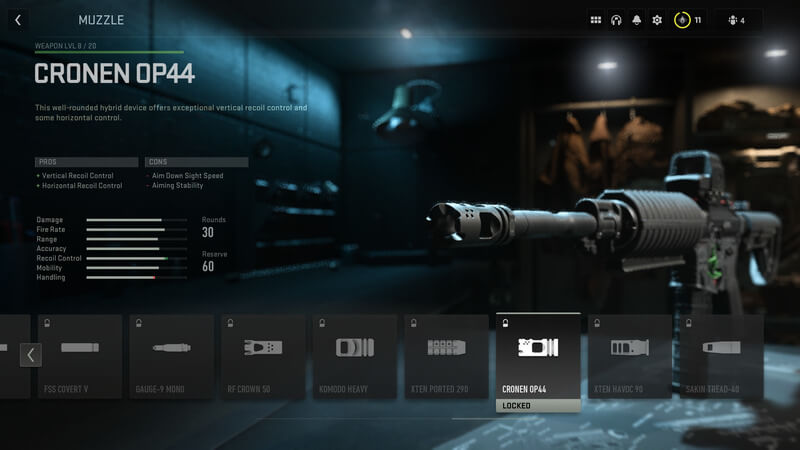Open the settings gear

click(x=657, y=20)
